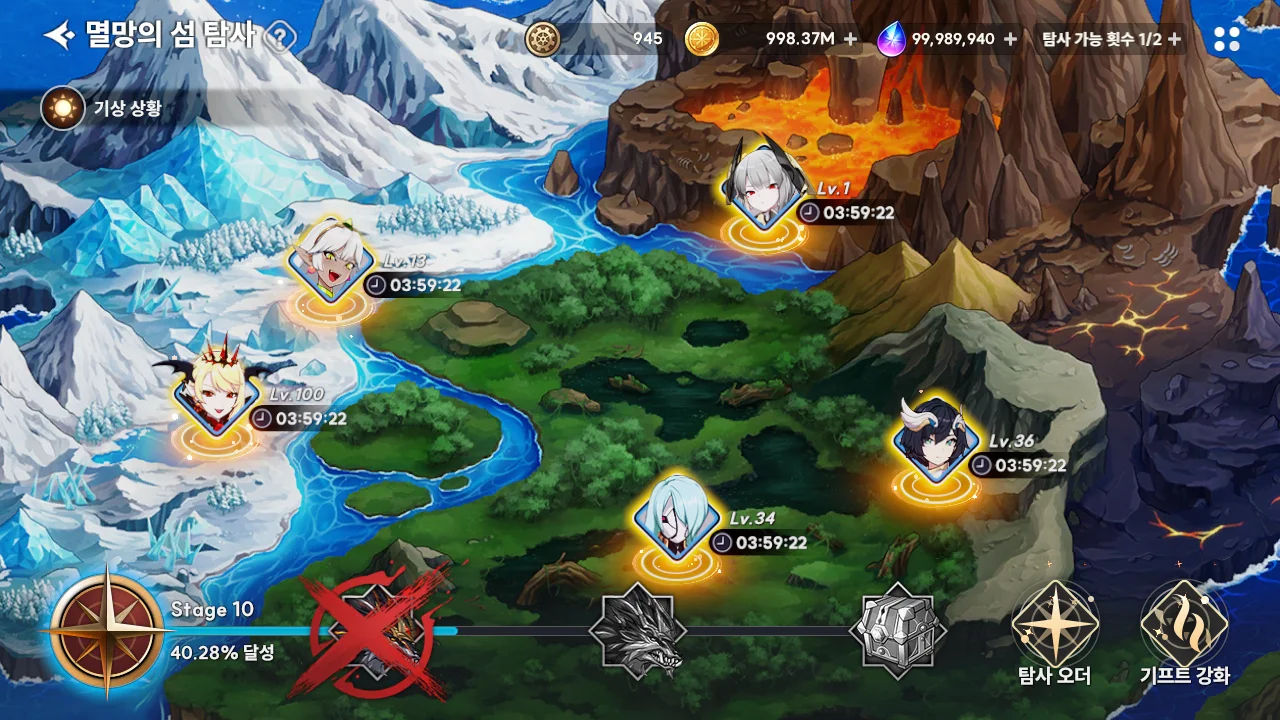Screen dimensions: 1280x720
Task: Open the help question mark icon
Action: (282, 38)
